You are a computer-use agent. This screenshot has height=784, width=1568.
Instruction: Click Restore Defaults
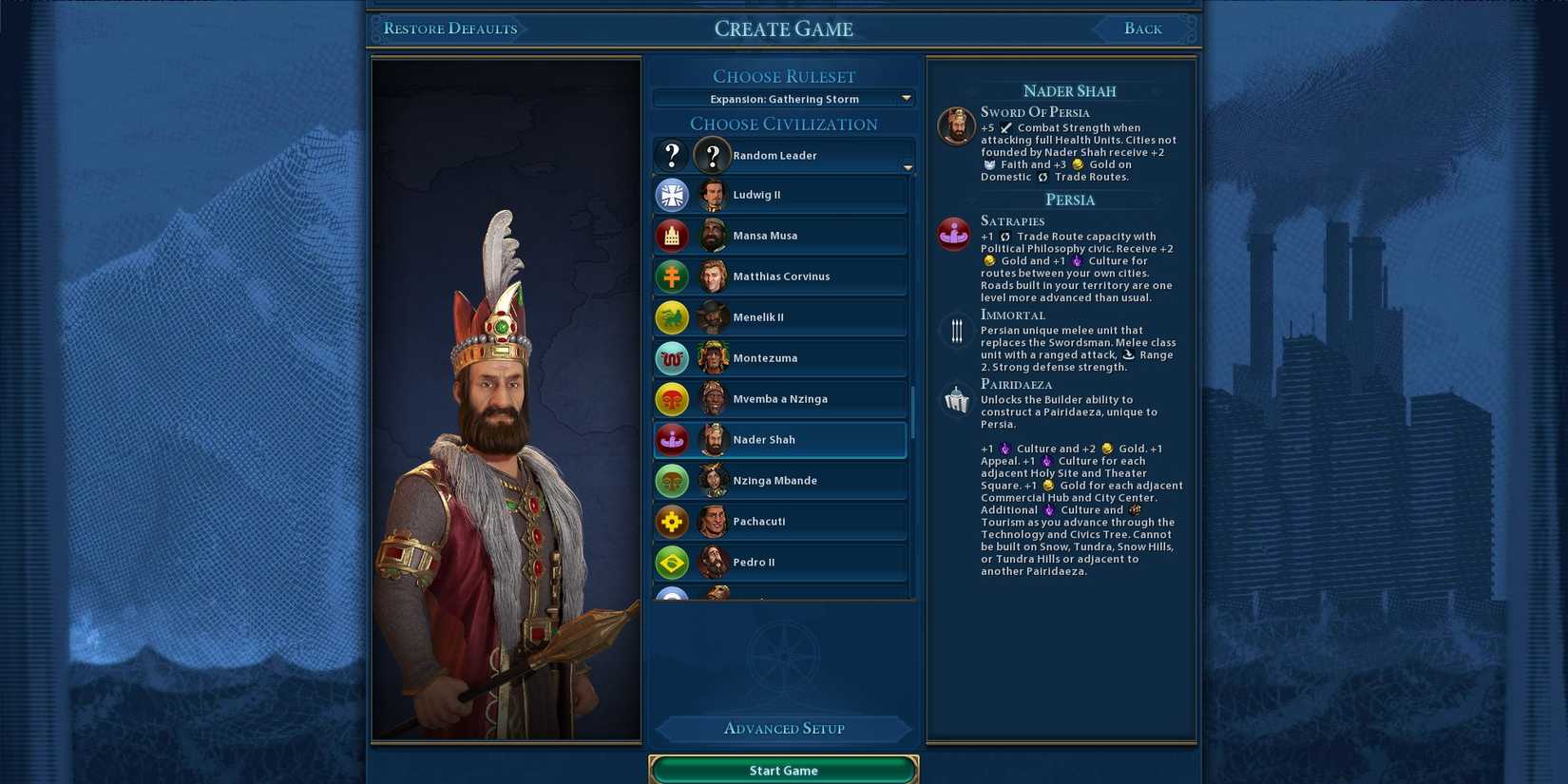click(x=449, y=29)
